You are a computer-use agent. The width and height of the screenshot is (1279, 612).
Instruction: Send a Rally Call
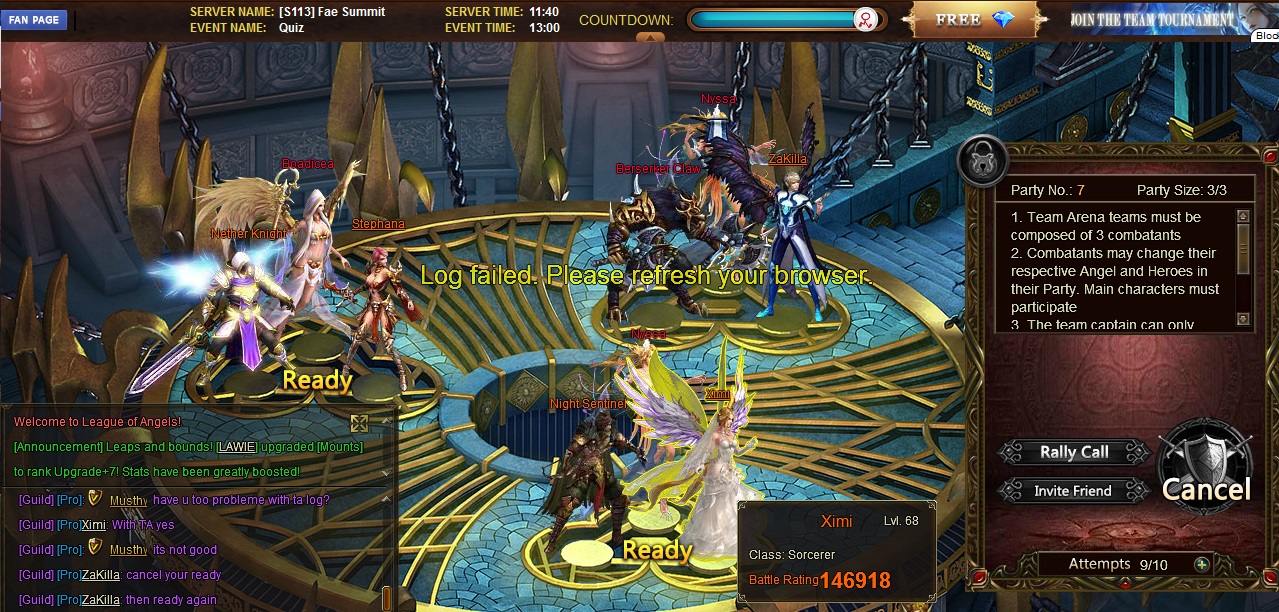tap(1073, 452)
